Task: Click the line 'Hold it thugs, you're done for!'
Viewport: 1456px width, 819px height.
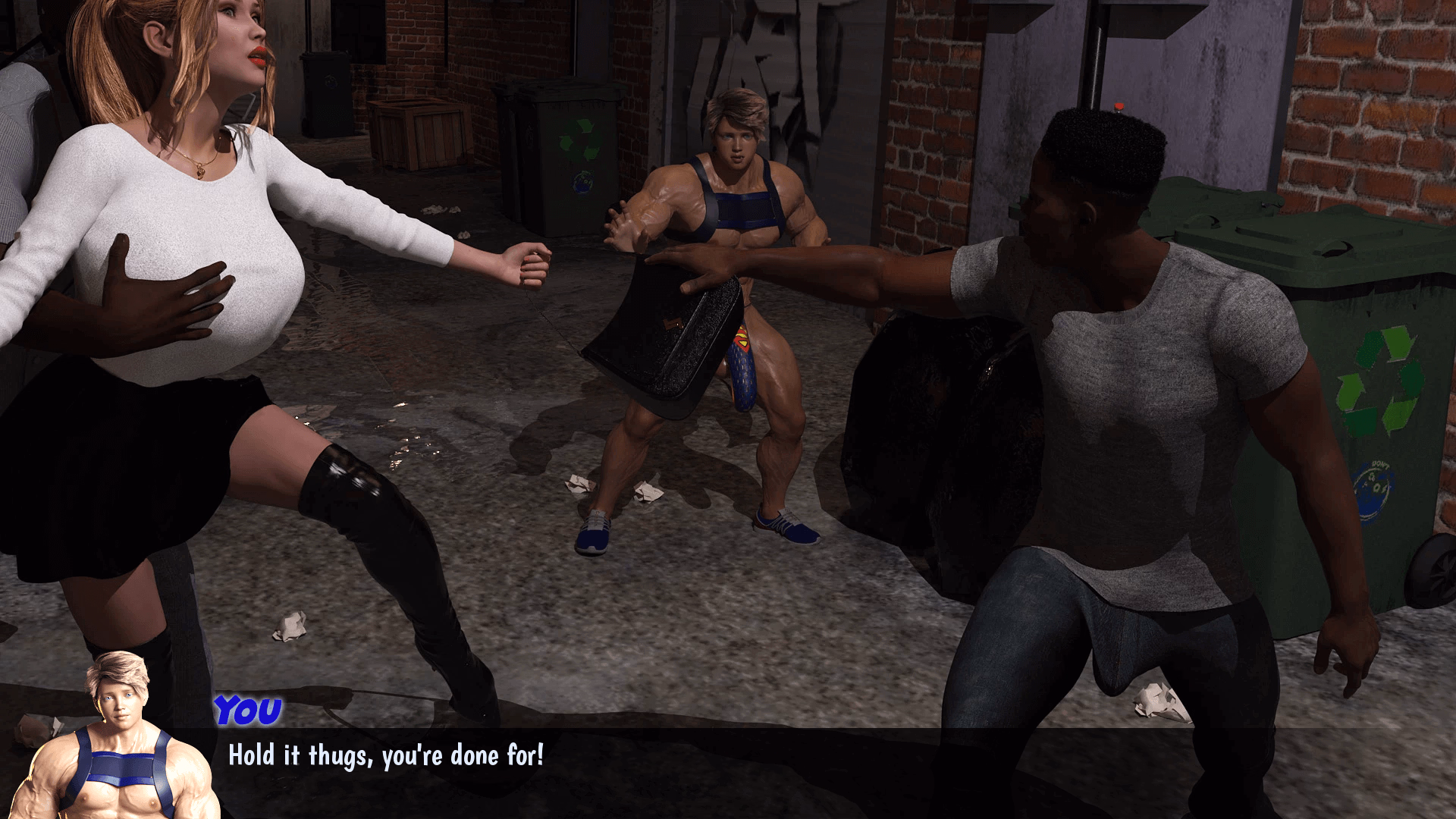Action: pos(385,755)
